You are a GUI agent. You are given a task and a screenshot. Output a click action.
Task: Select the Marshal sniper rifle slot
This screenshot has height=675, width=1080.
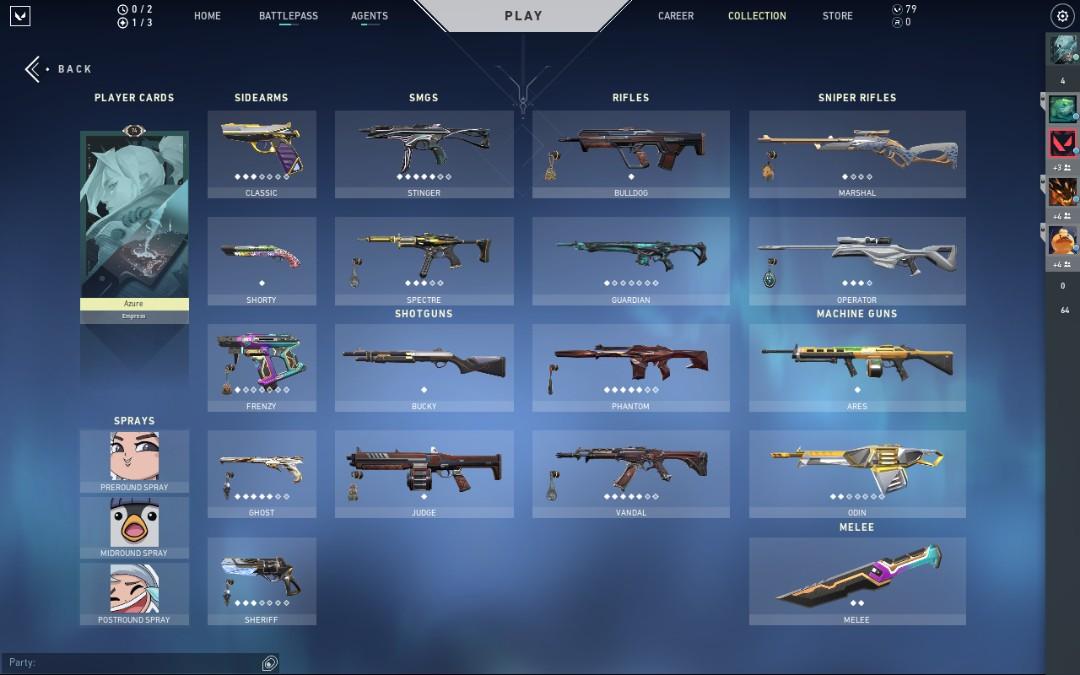(x=857, y=153)
